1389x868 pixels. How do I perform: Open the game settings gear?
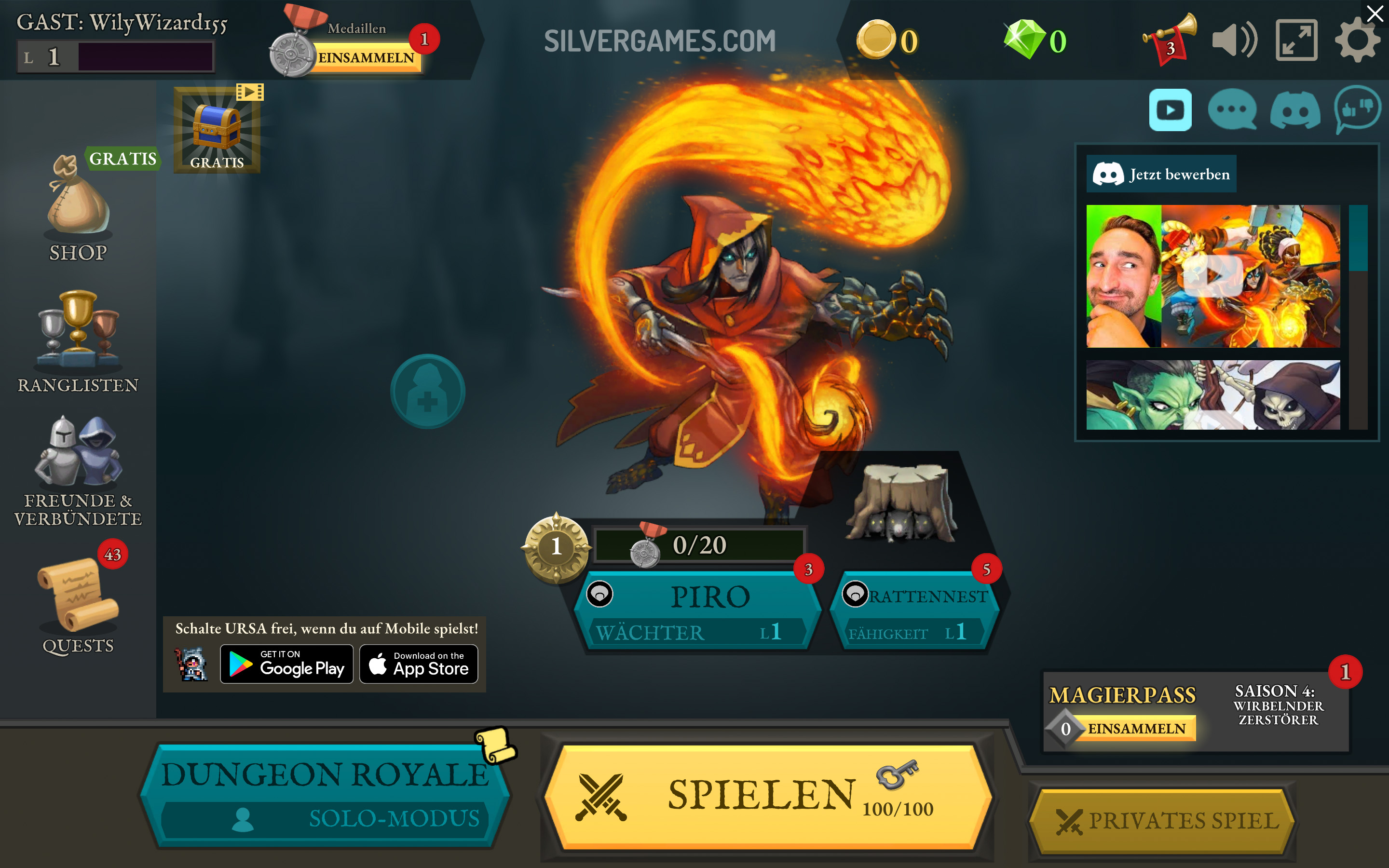point(1357,40)
